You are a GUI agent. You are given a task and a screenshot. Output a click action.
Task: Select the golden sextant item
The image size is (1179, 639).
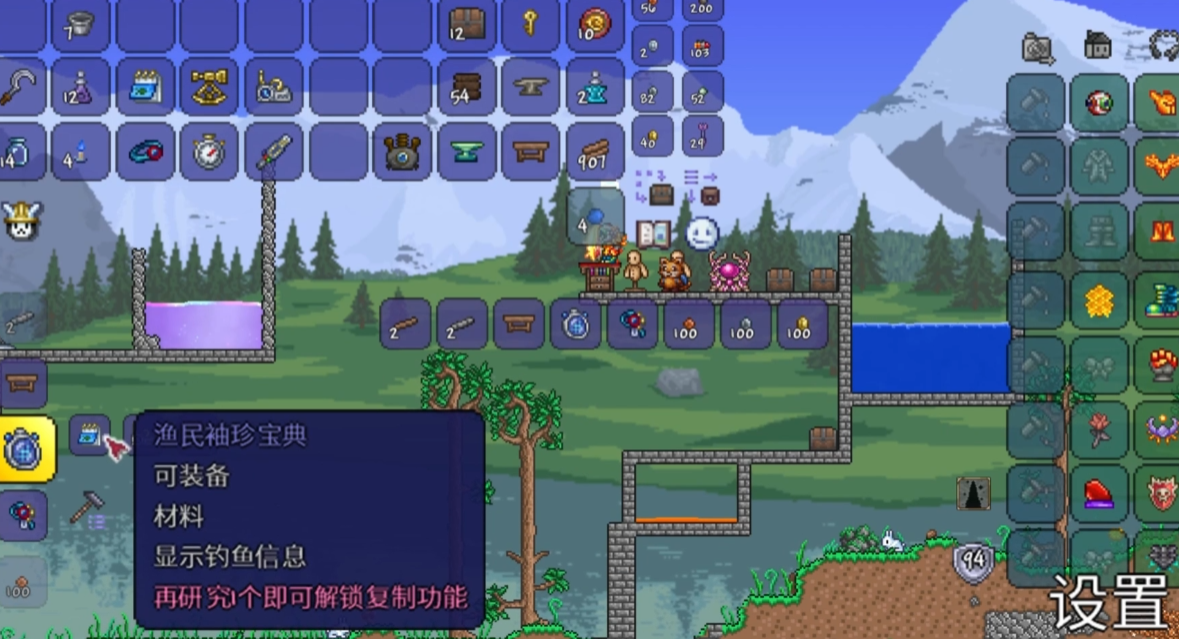click(x=209, y=88)
